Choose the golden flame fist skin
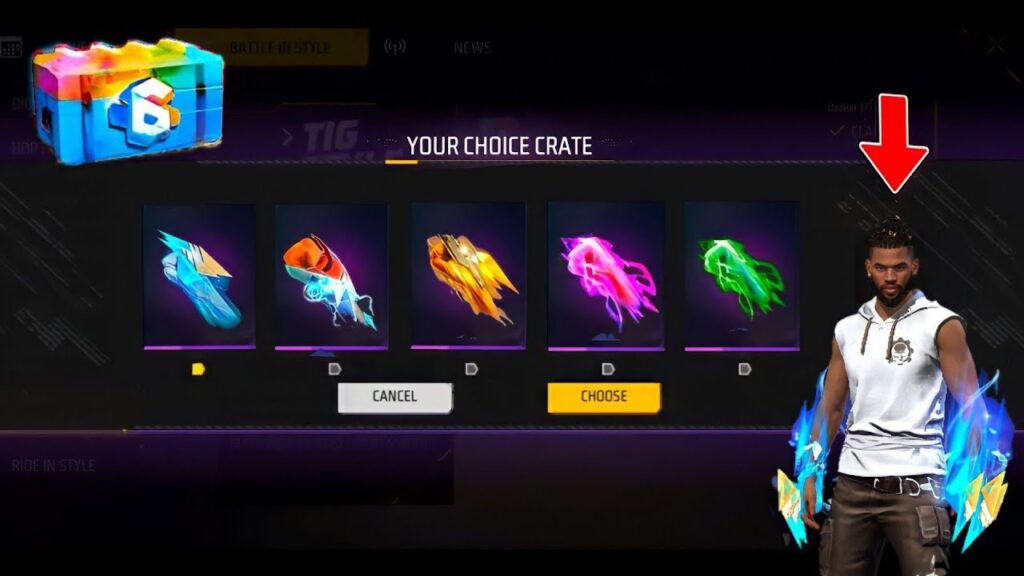1024x576 pixels. pyautogui.click(x=468, y=275)
